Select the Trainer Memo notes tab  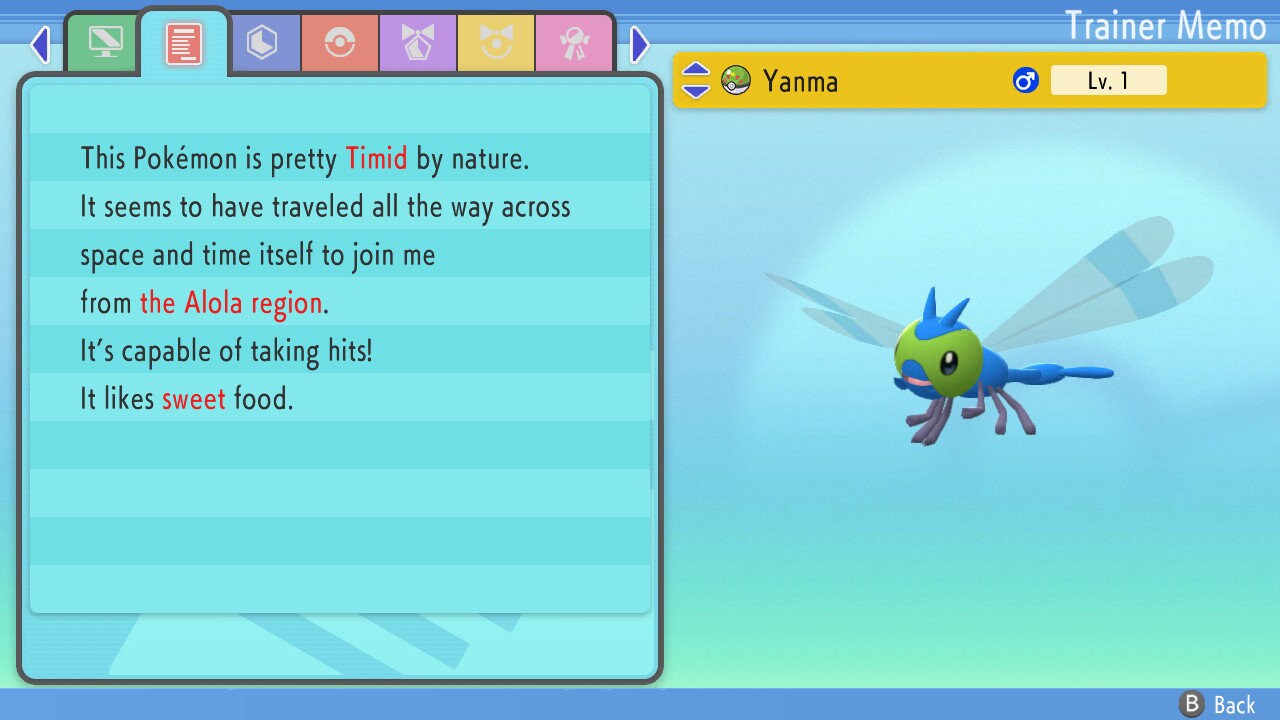pyautogui.click(x=184, y=42)
